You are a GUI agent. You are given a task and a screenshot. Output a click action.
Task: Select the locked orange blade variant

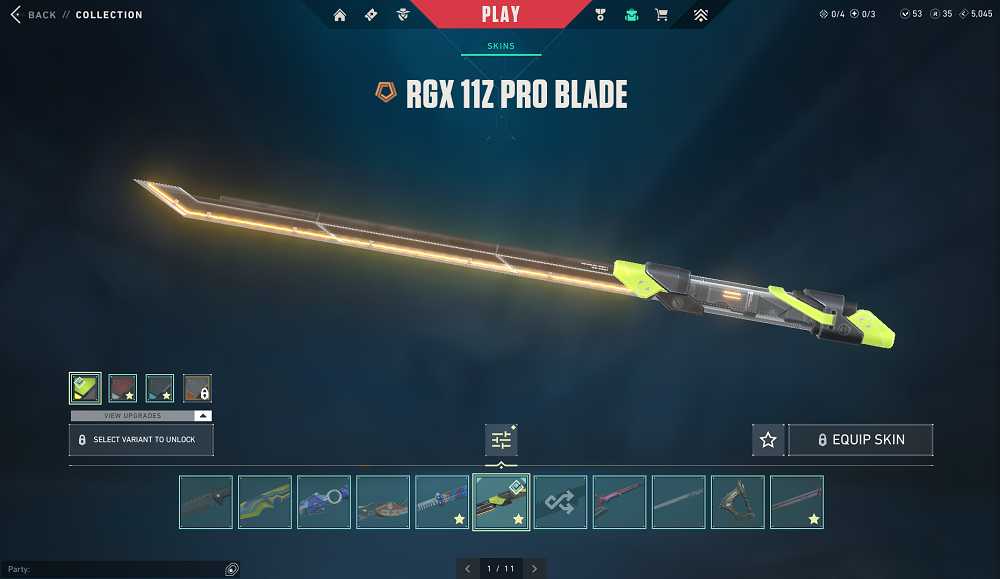pos(197,388)
